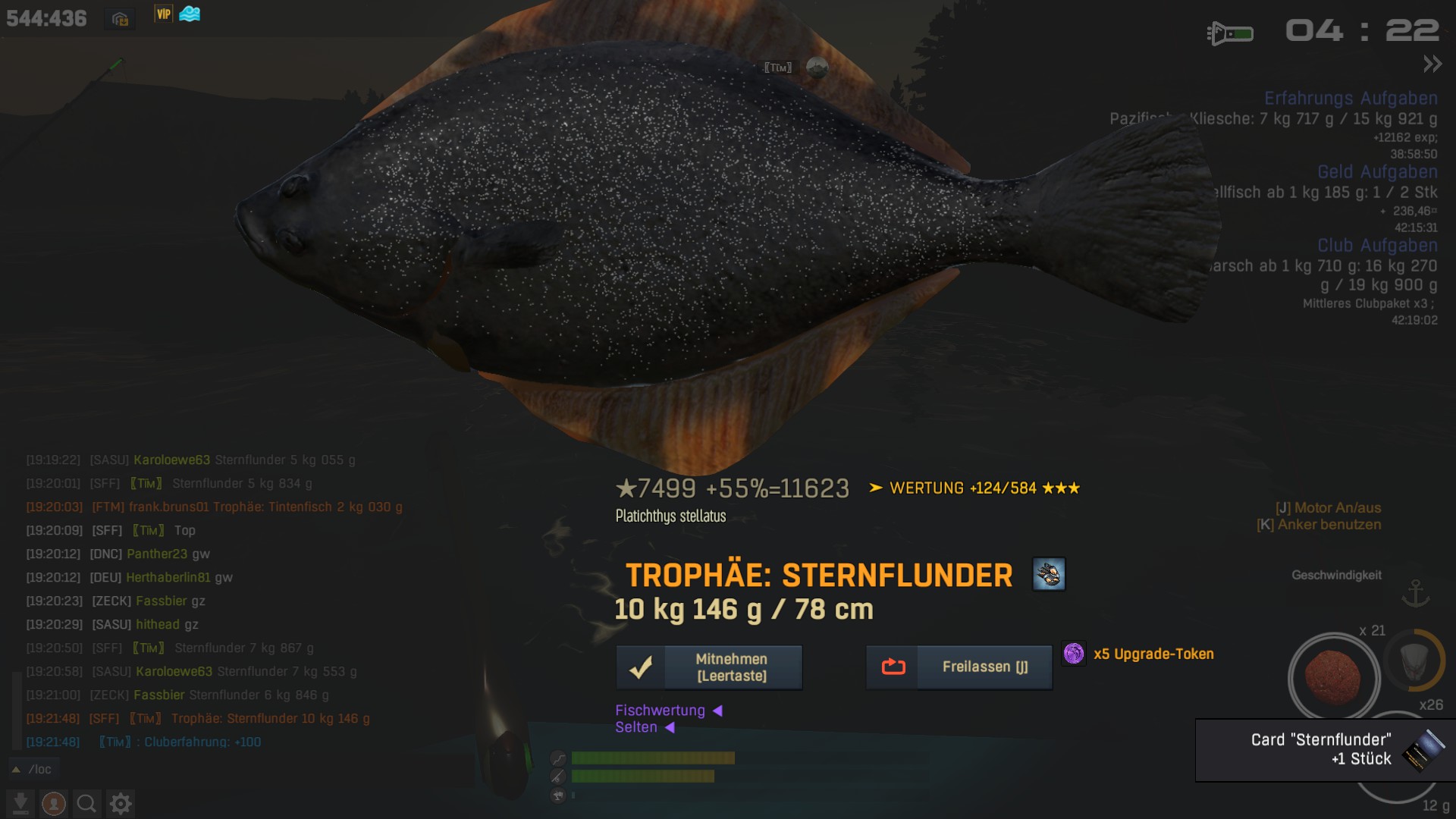Search chat with the magnifying glass icon
The height and width of the screenshot is (819, 1456).
pos(86,803)
